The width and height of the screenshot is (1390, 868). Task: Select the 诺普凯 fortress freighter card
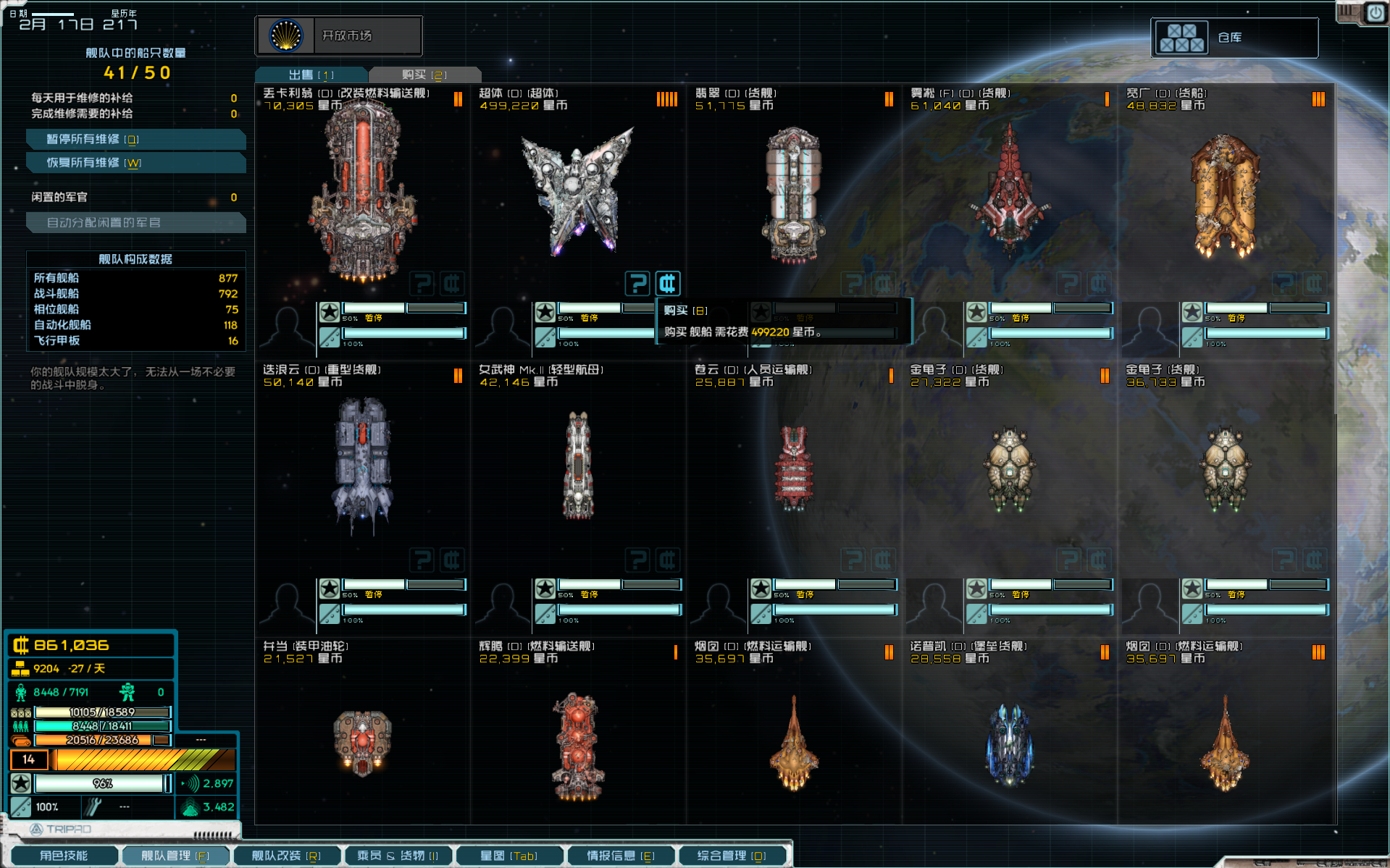coord(1010,742)
